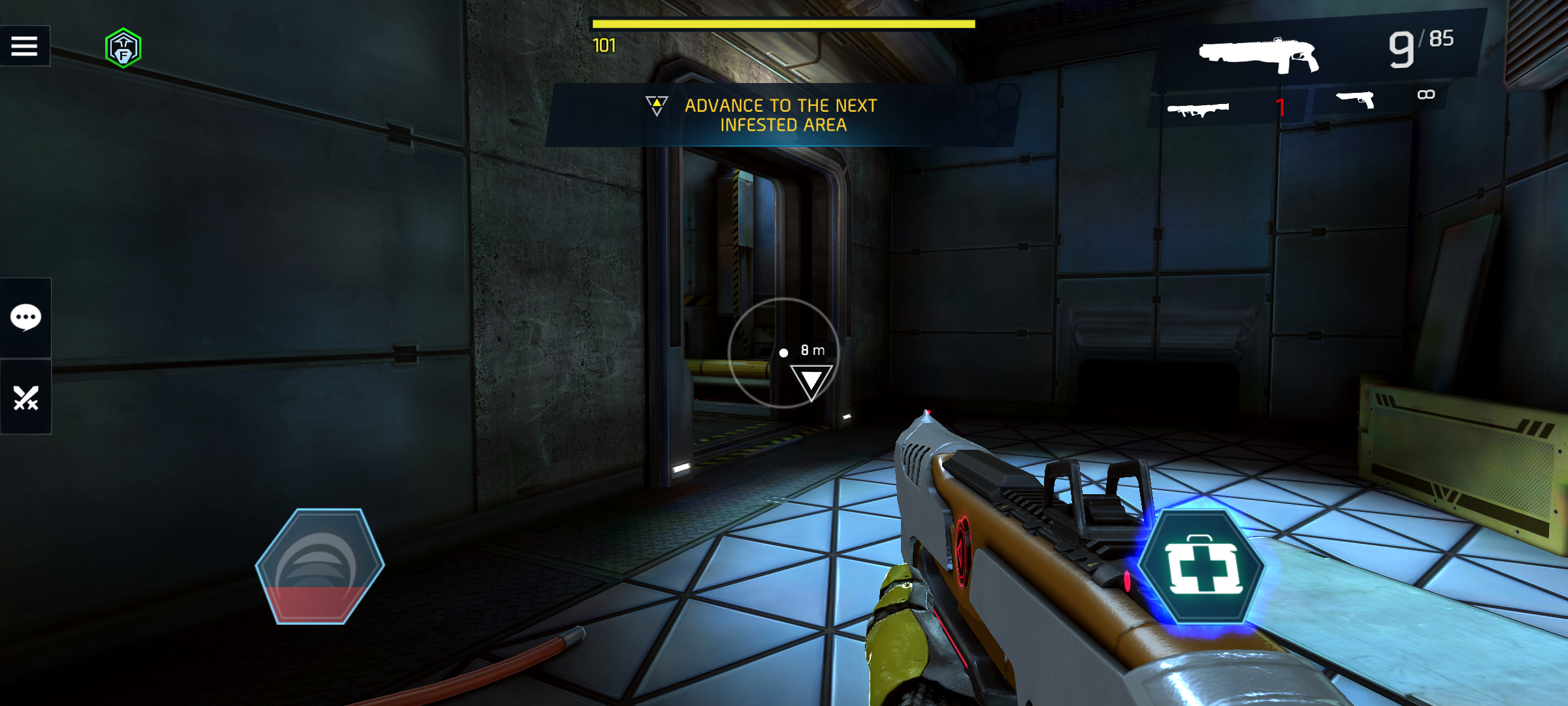
Task: Tap the 8 m objective waypoint marker
Action: (x=811, y=380)
